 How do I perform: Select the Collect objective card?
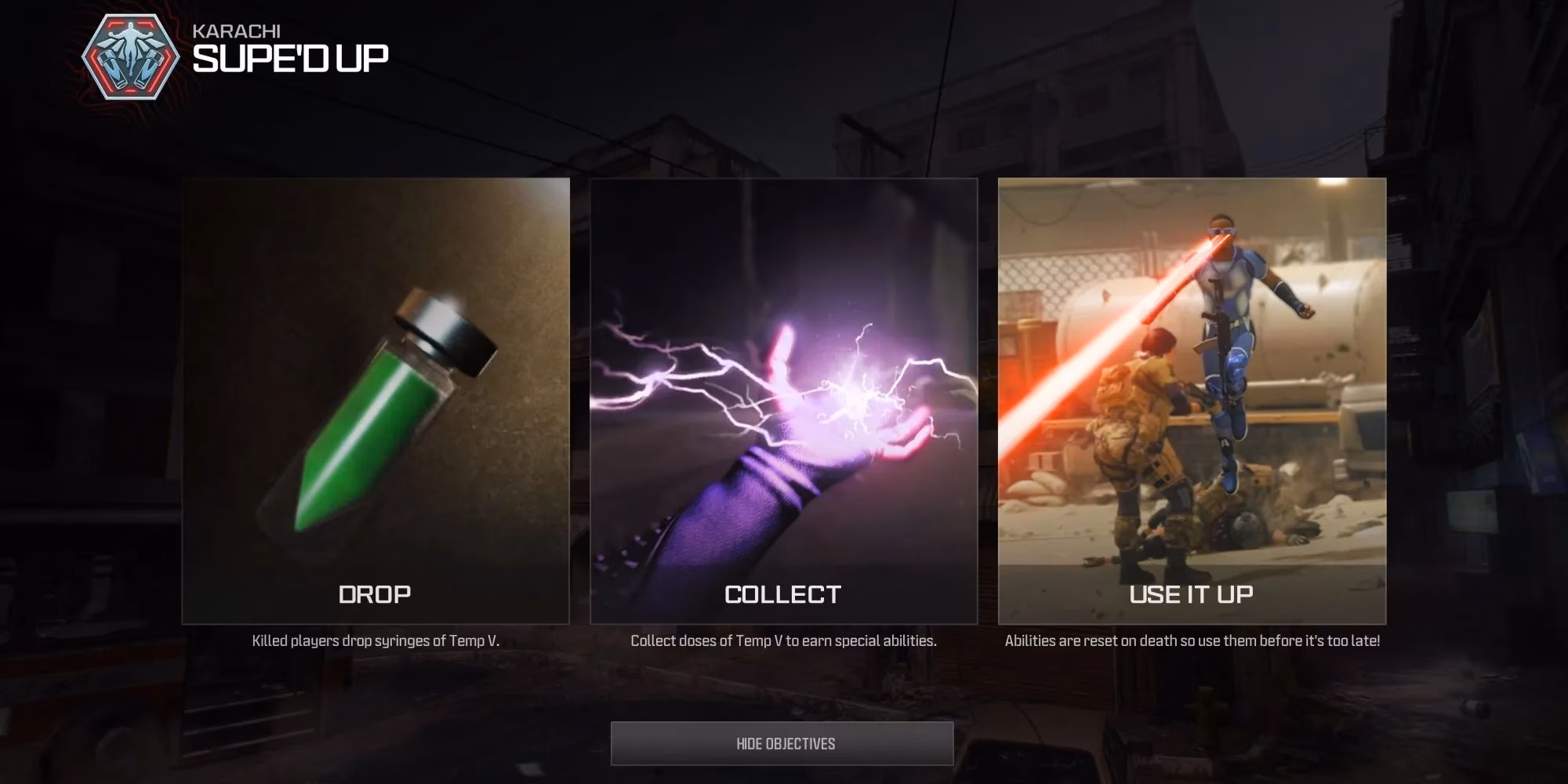click(783, 401)
